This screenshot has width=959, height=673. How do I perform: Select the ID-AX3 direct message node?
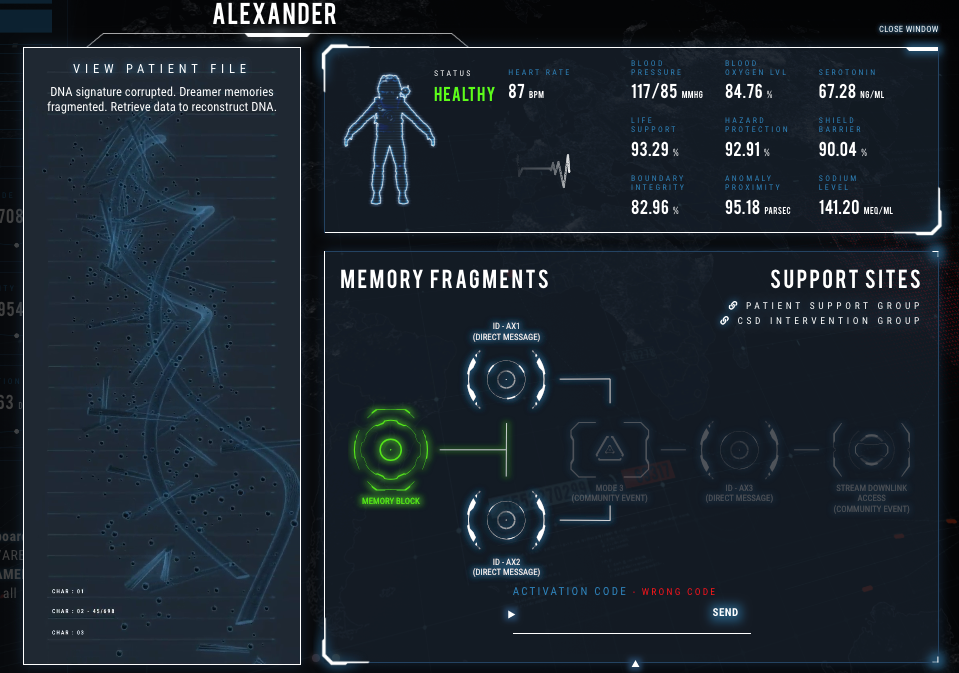point(739,450)
